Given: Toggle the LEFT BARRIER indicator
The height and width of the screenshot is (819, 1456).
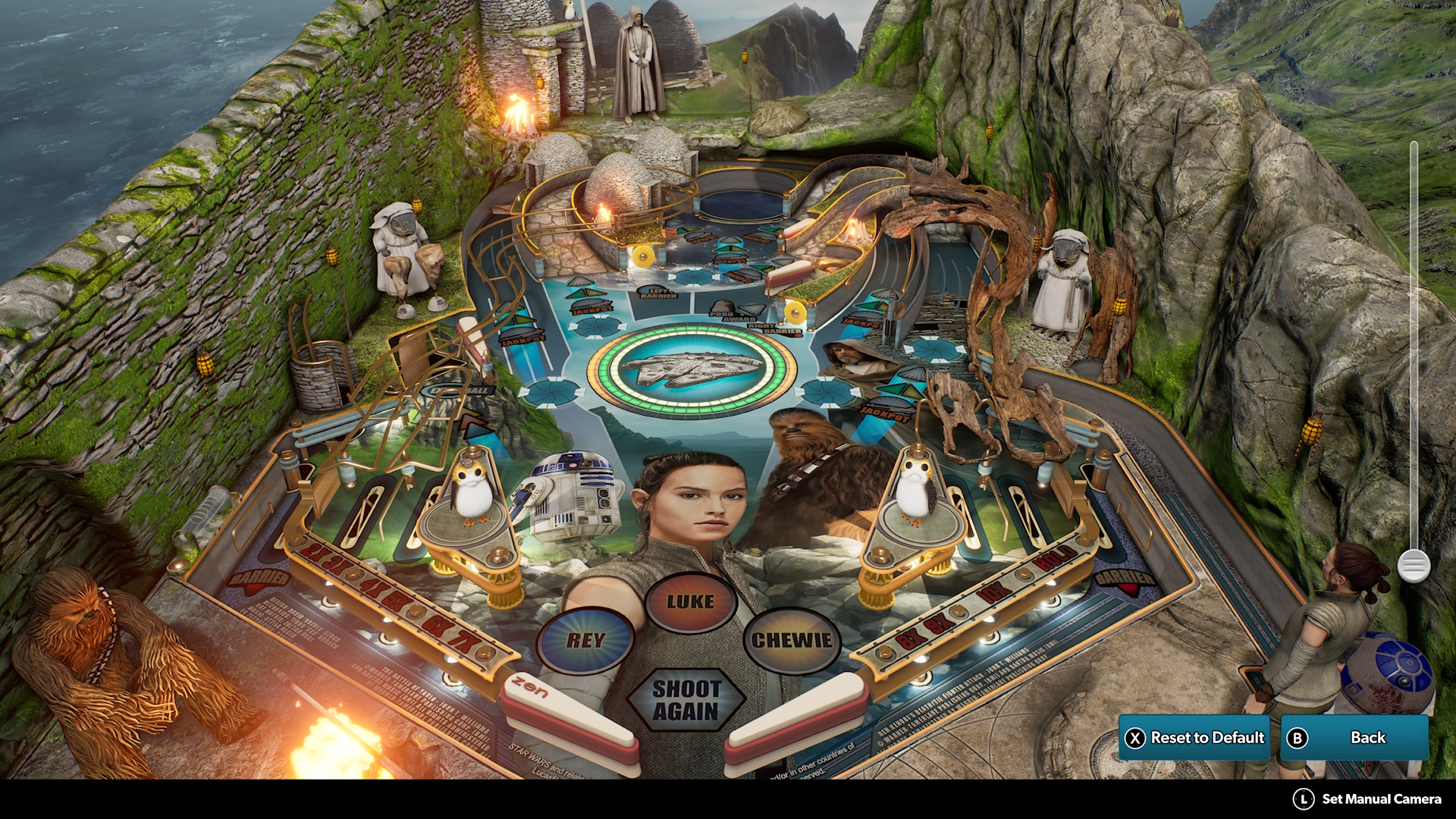Looking at the screenshot, I should [x=658, y=293].
